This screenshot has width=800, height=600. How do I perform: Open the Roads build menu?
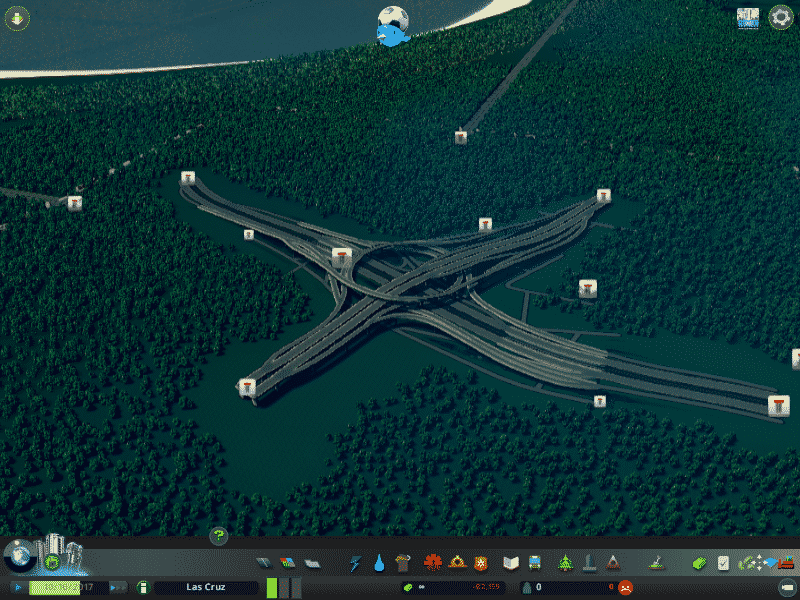click(x=264, y=563)
